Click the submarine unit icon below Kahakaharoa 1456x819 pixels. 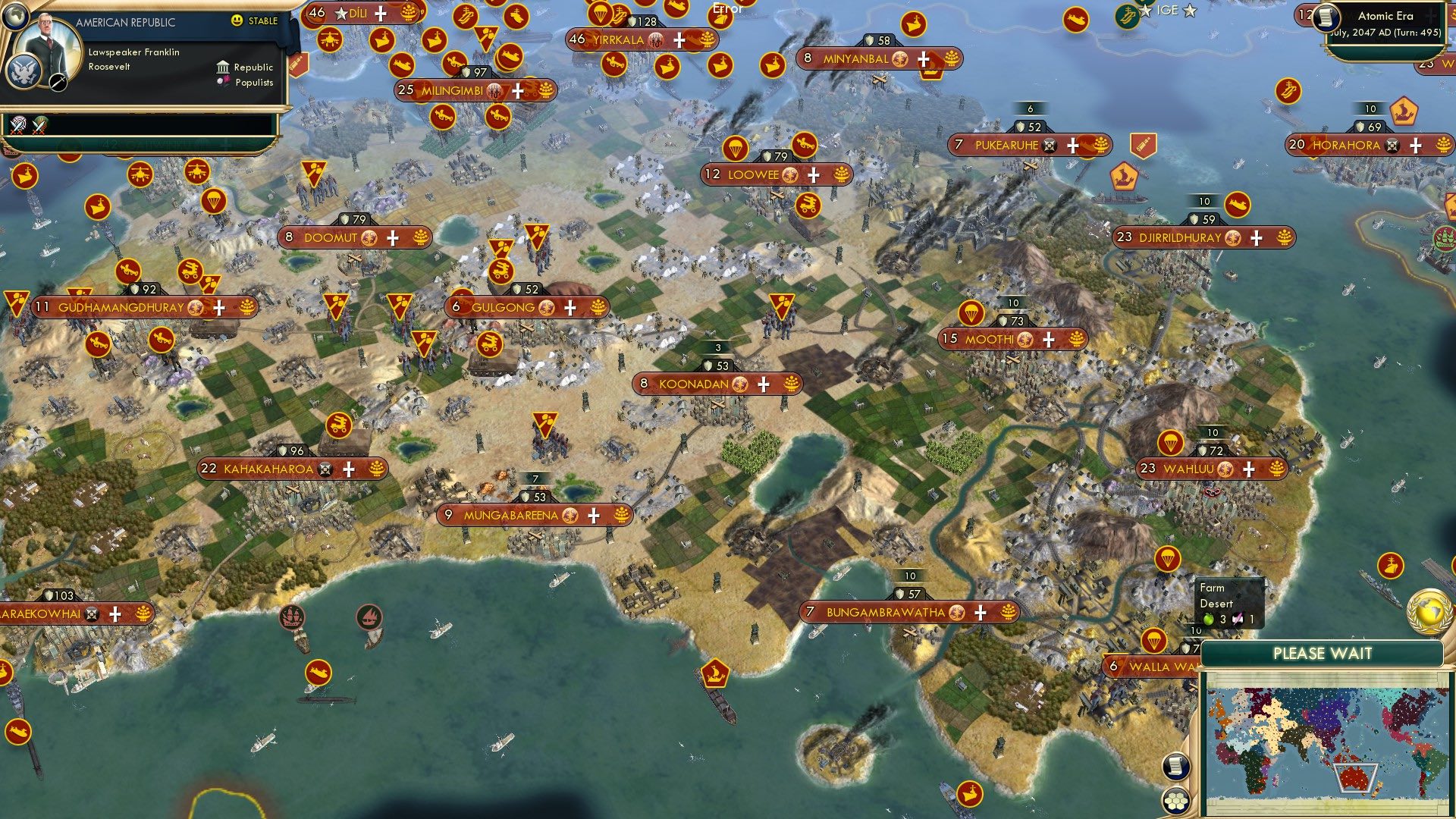[x=318, y=672]
